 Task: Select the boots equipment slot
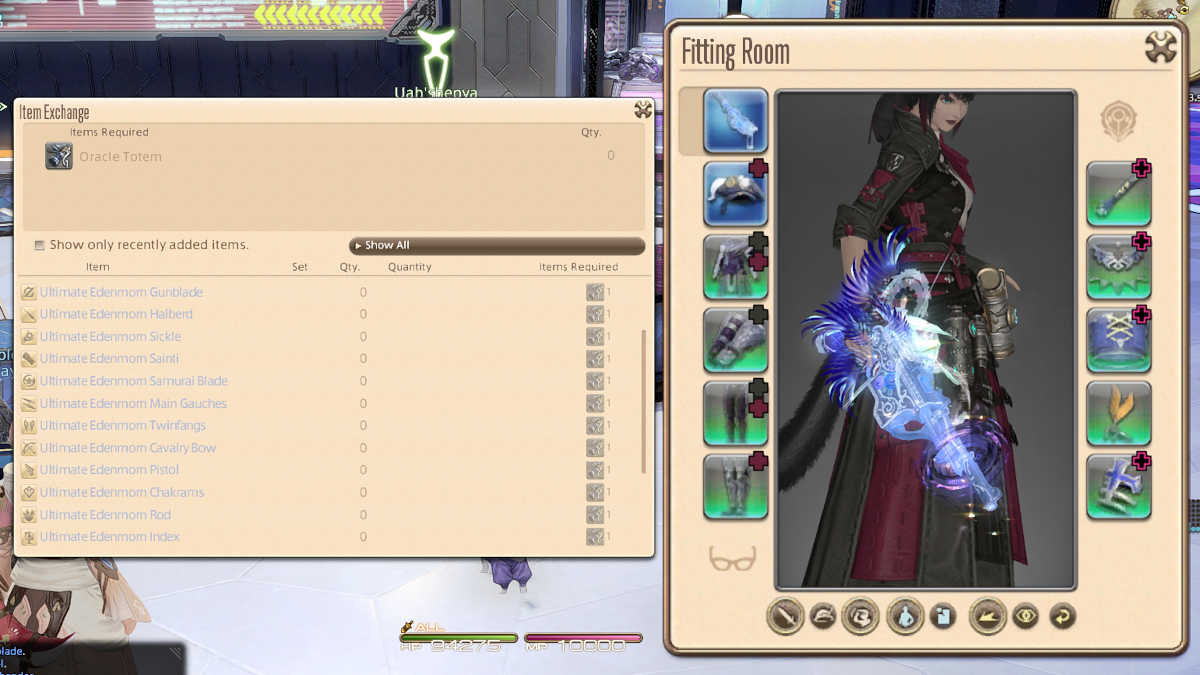click(x=735, y=486)
